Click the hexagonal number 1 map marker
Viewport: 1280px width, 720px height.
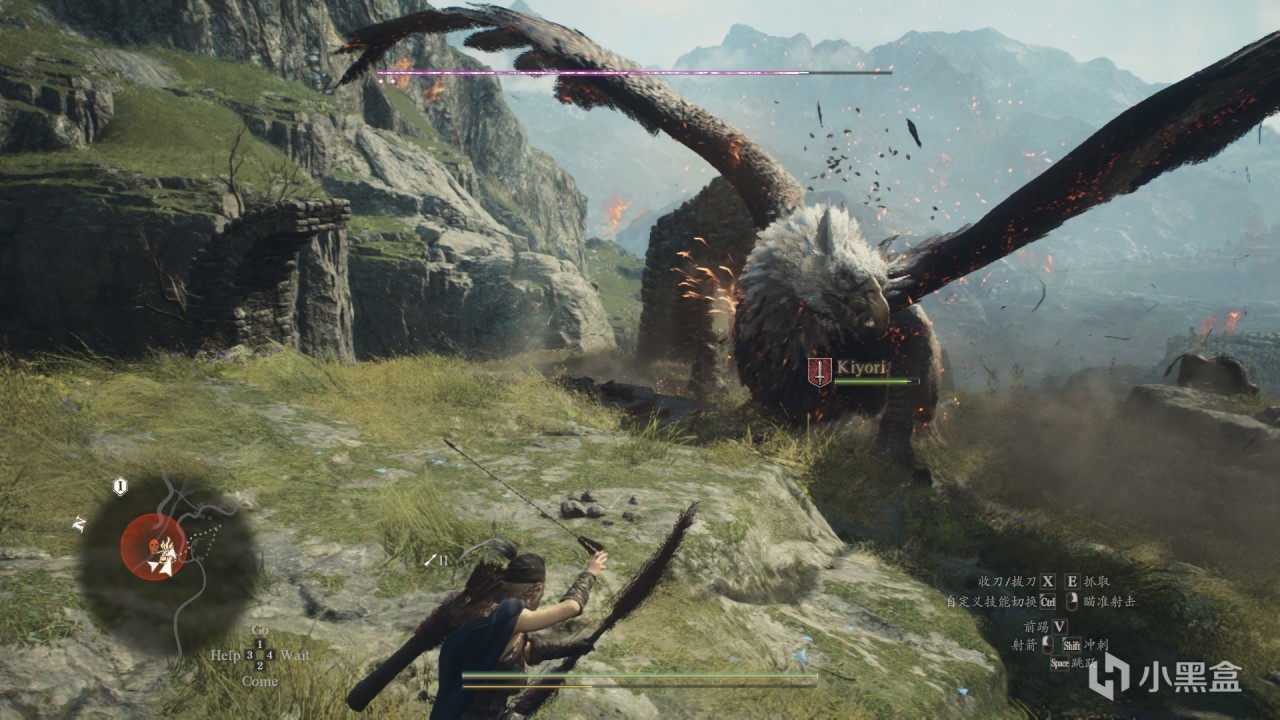120,487
